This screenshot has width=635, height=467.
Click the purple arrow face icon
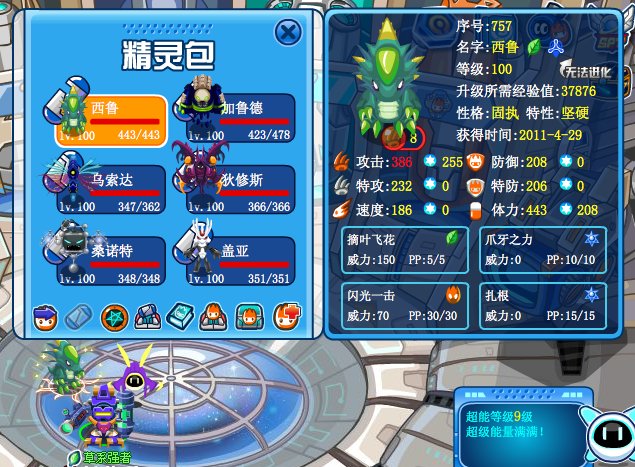(x=45, y=318)
